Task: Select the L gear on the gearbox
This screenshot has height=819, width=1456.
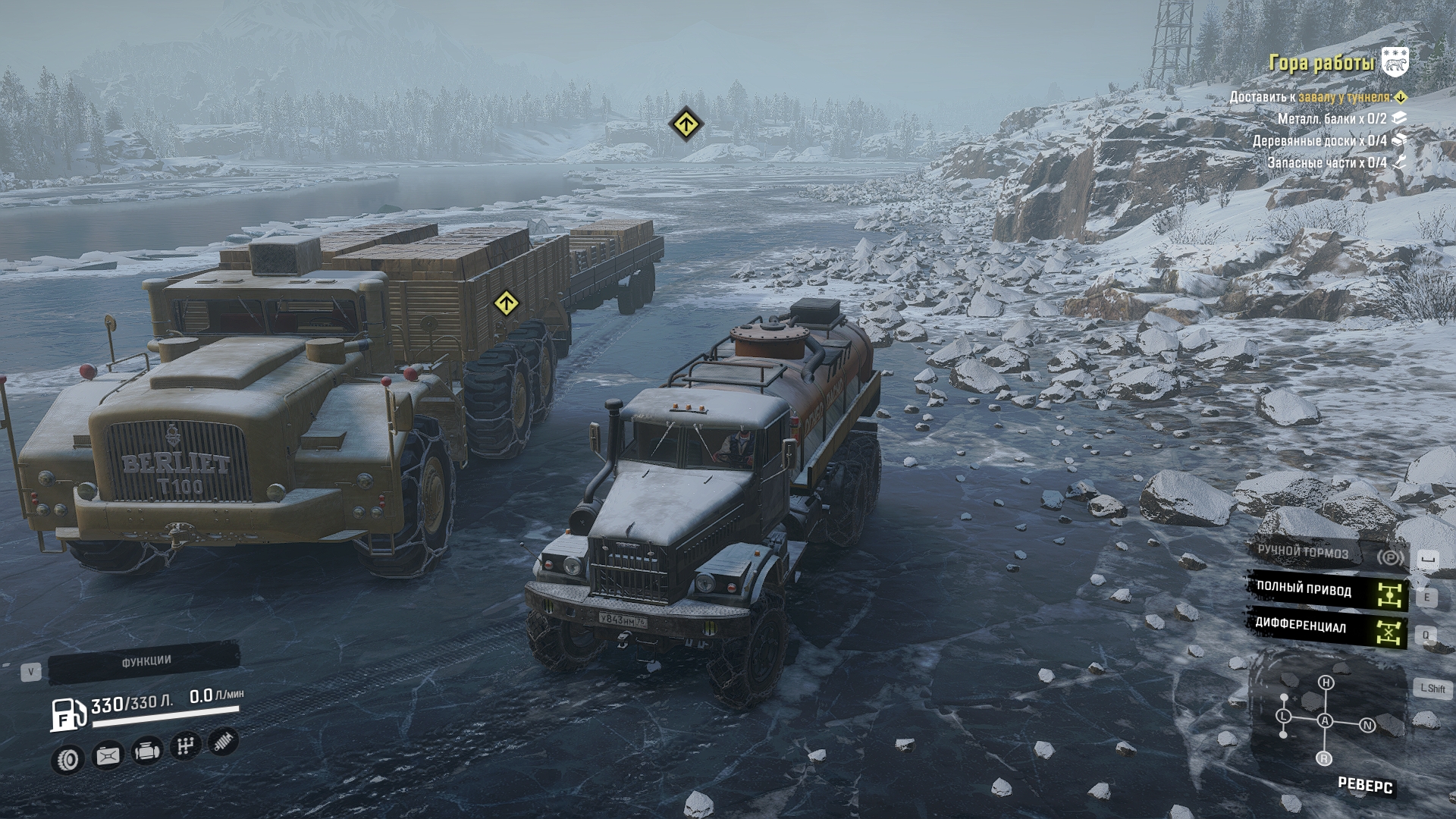Action: coord(1284,716)
